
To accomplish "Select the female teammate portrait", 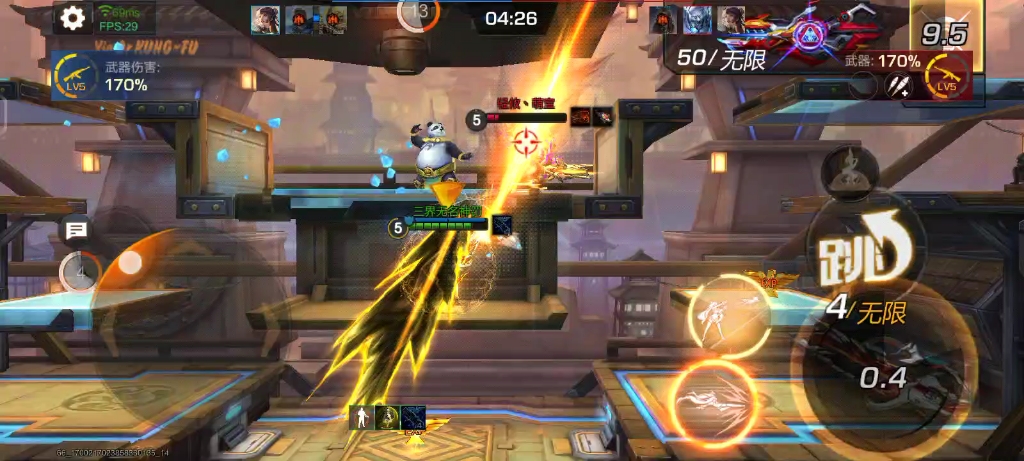I will [x=265, y=19].
